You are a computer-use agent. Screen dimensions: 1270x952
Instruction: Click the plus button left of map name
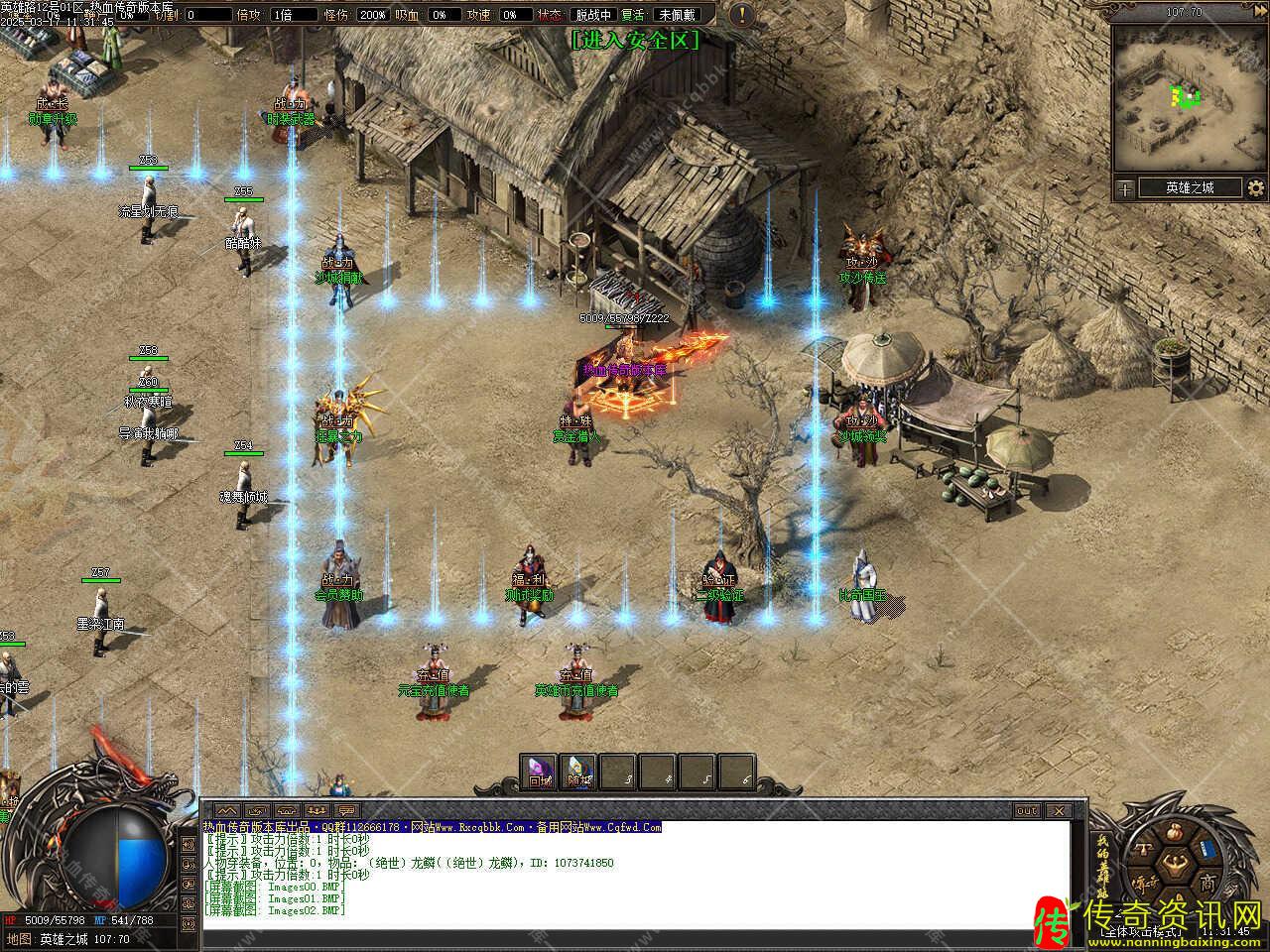pyautogui.click(x=1124, y=187)
